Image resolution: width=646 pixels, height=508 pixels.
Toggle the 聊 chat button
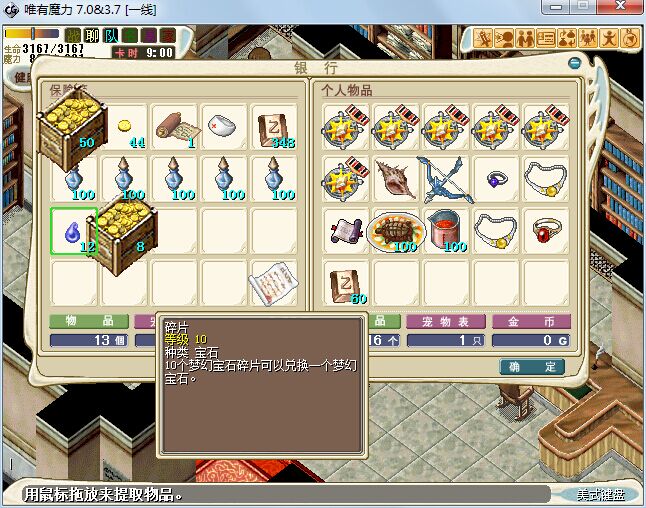pos(93,36)
